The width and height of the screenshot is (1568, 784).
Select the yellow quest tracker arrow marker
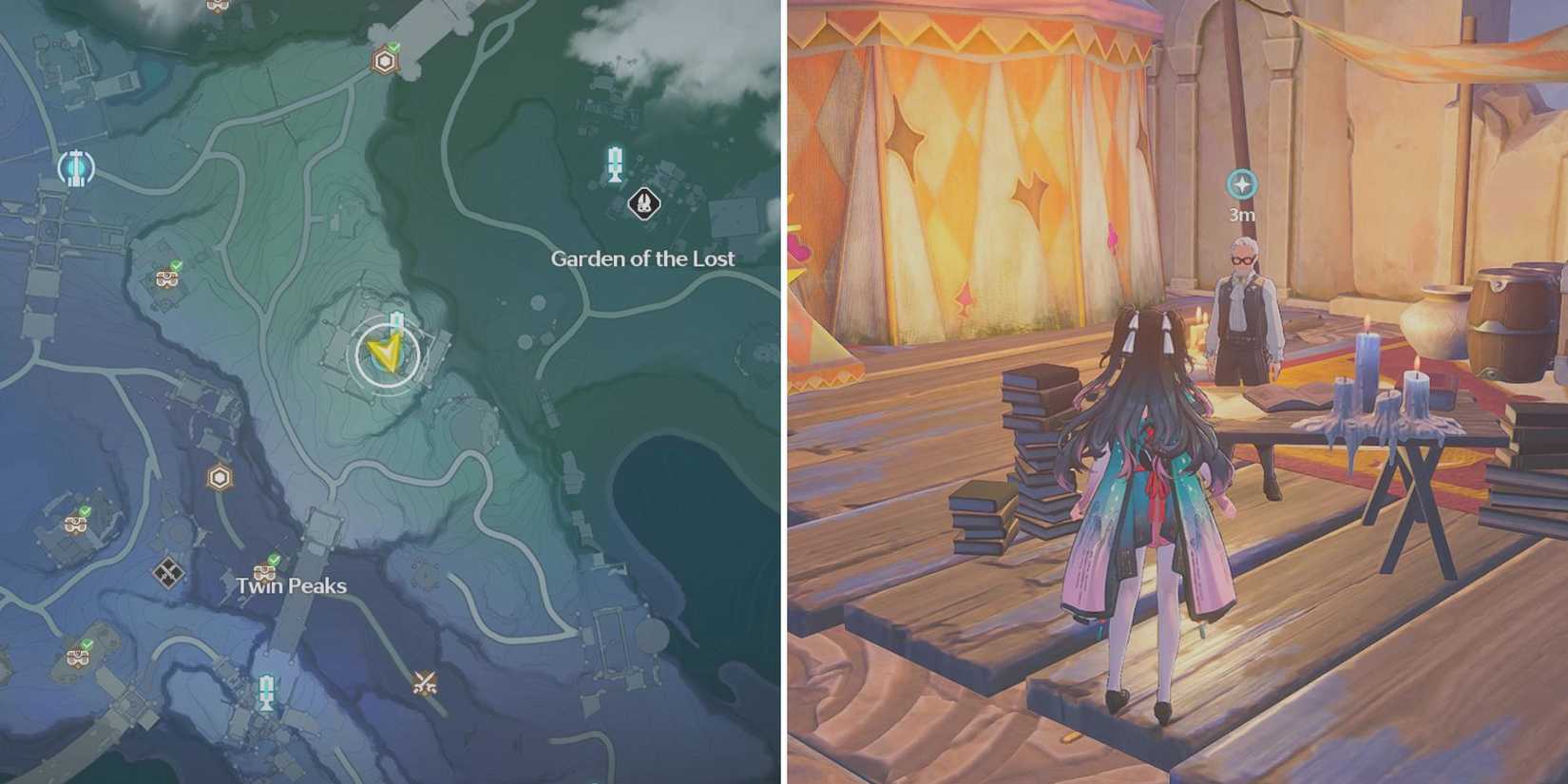pyautogui.click(x=385, y=354)
